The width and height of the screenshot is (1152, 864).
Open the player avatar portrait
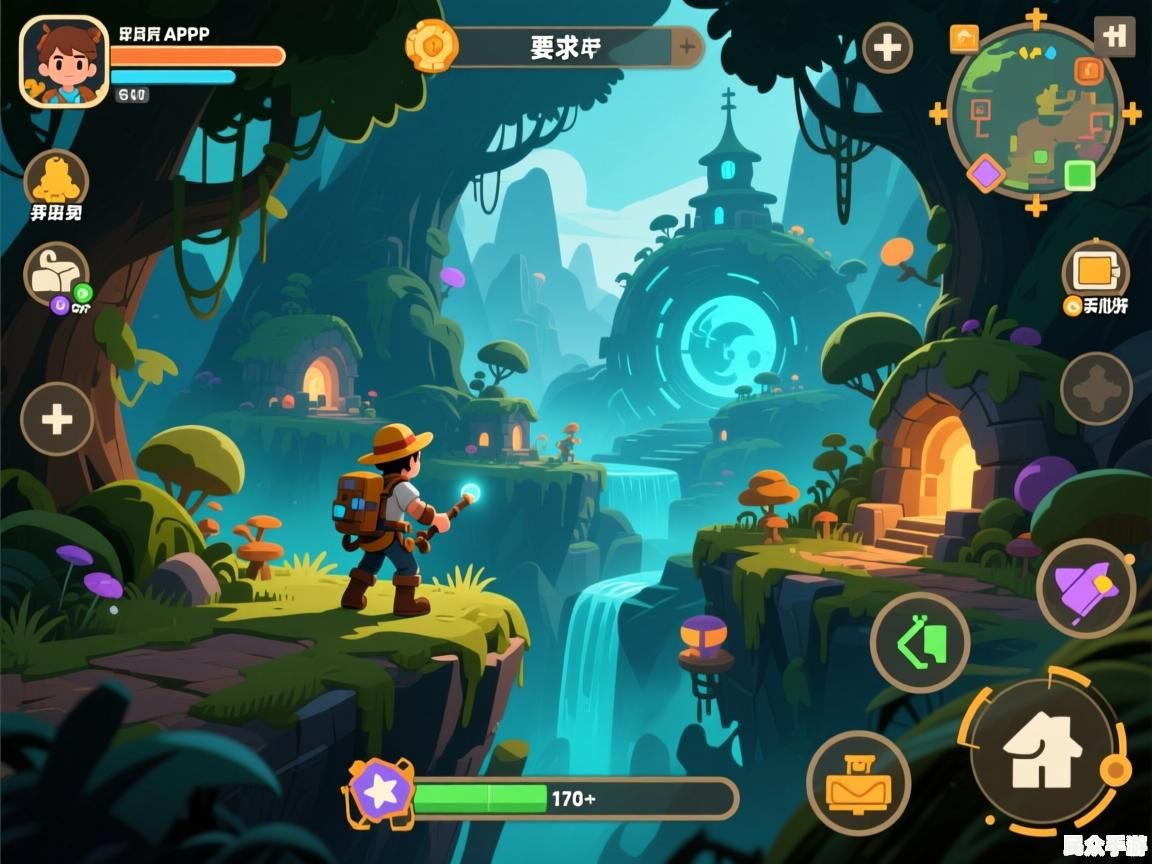64,62
